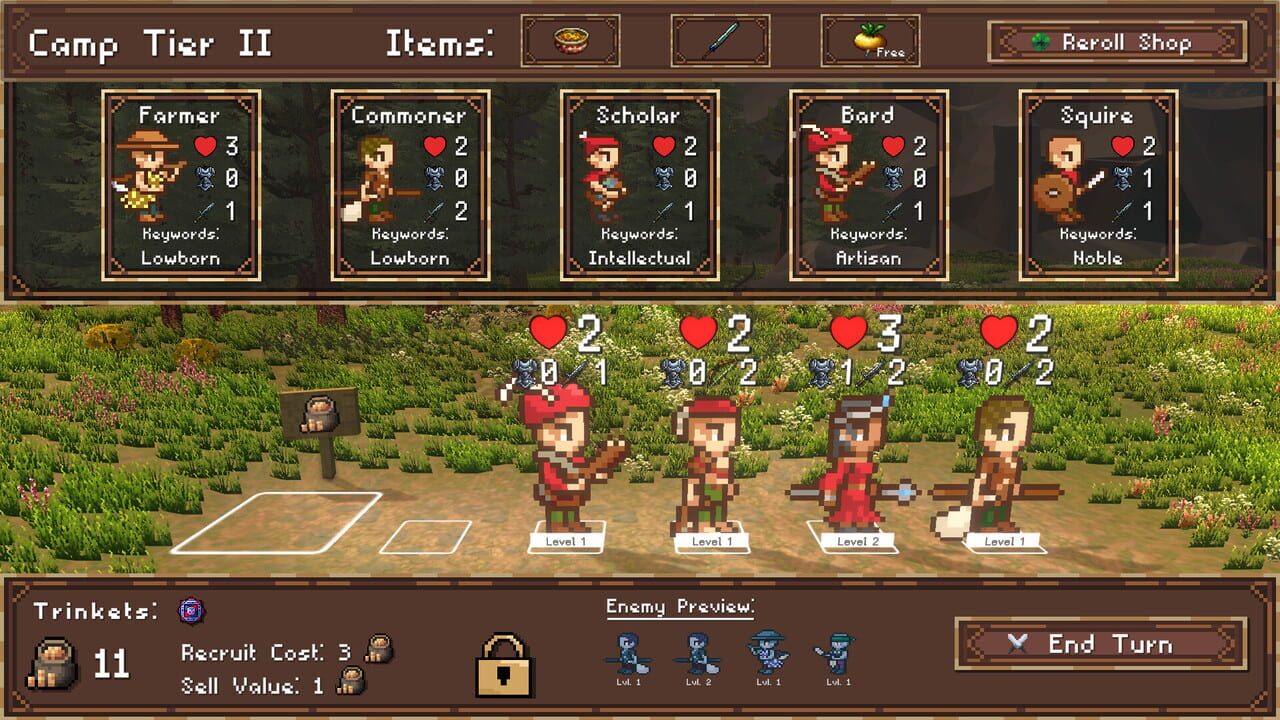This screenshot has height=720, width=1280.
Task: Choose the Squire shop card
Action: click(1097, 185)
